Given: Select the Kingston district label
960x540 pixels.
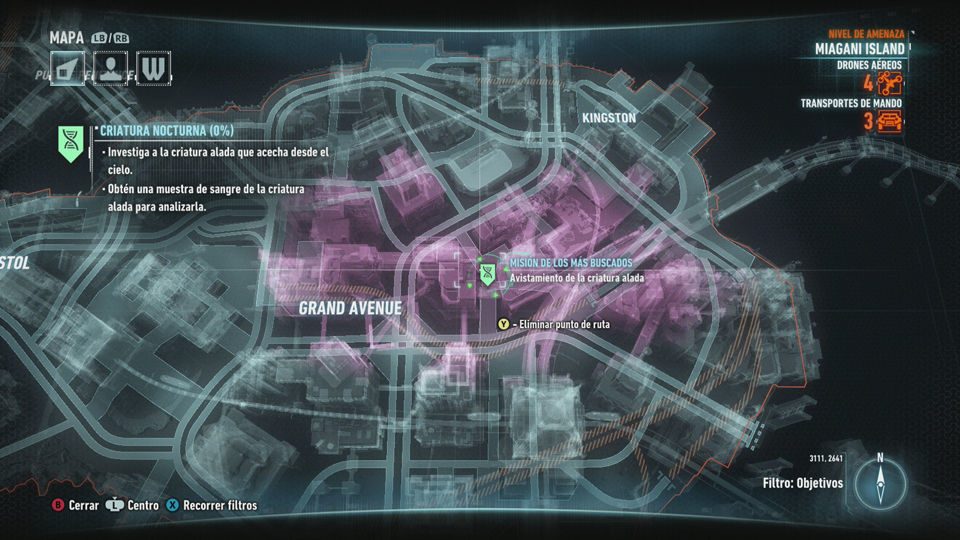Looking at the screenshot, I should [x=609, y=118].
